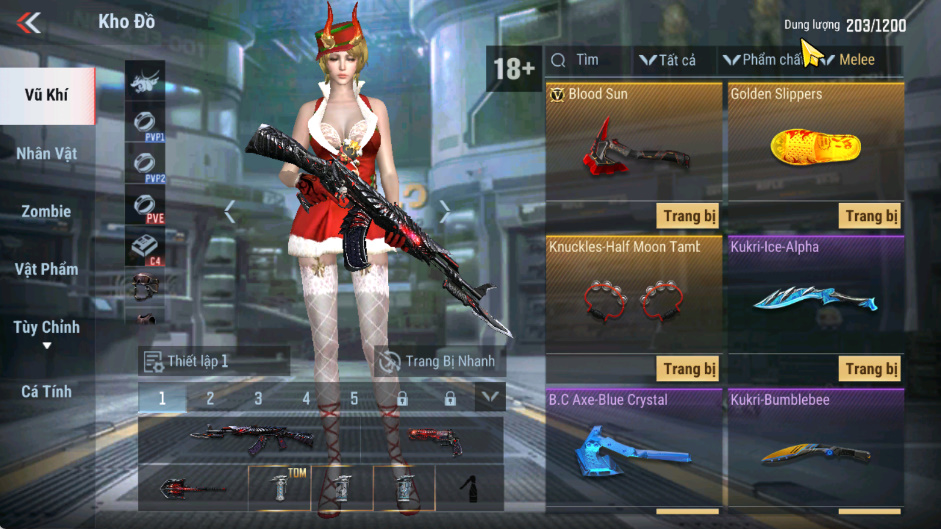
Task: Switch to the Nhân Vật tab
Action: [x=47, y=154]
